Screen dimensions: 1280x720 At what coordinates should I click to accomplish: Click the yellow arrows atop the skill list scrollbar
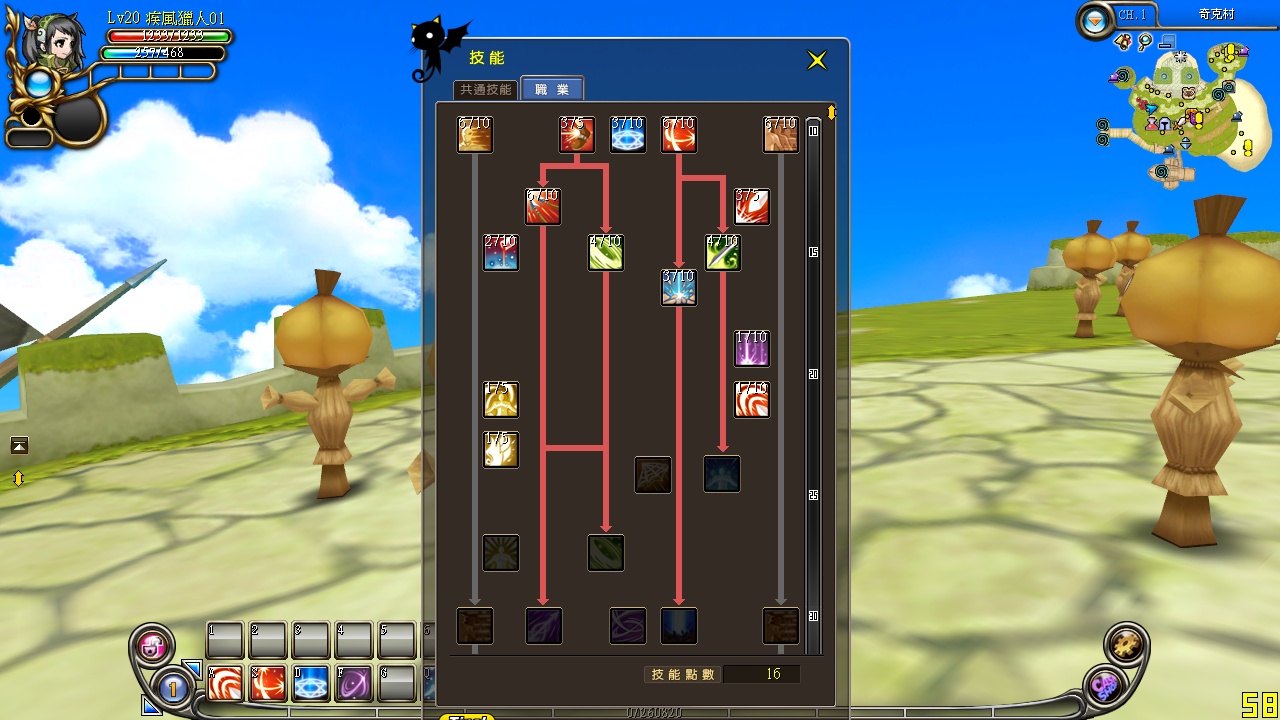coord(833,110)
